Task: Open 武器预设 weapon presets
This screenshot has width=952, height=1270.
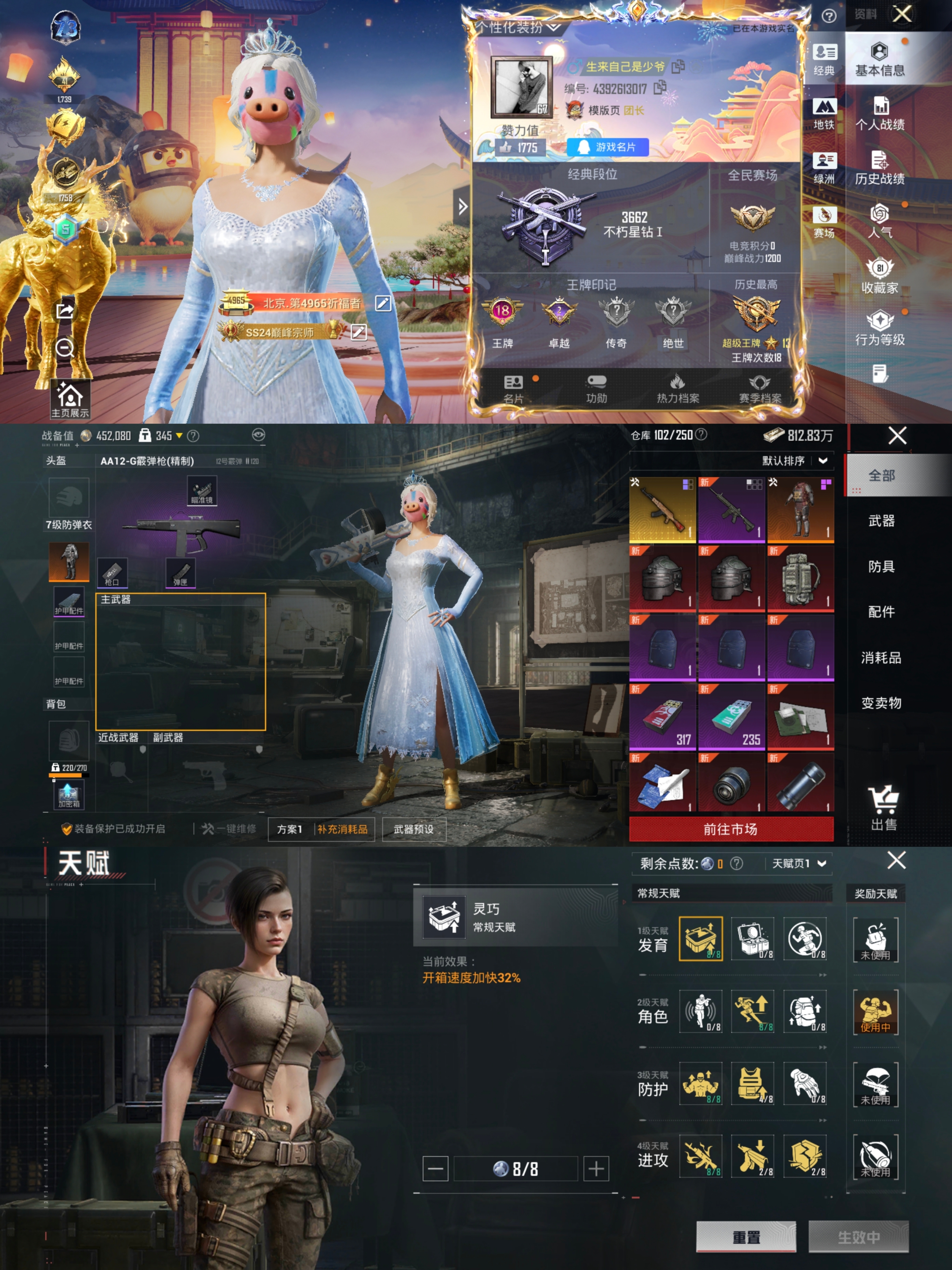Action: pos(413,829)
